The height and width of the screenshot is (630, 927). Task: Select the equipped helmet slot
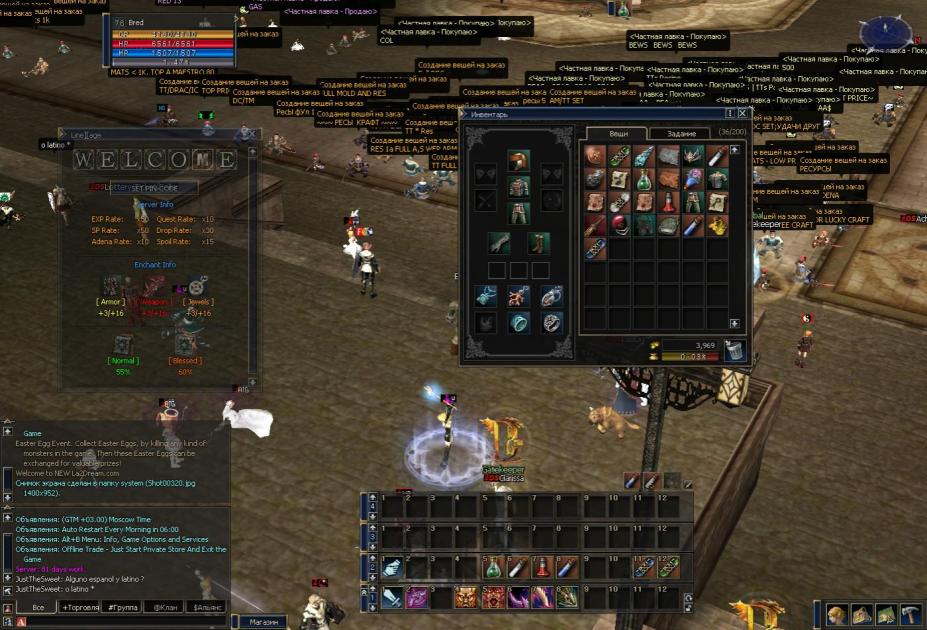point(517,160)
